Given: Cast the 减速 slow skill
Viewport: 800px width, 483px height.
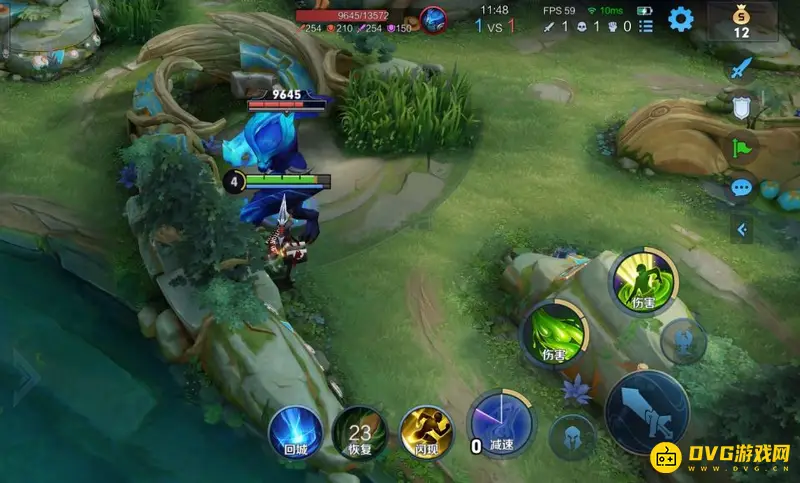Looking at the screenshot, I should tap(501, 424).
